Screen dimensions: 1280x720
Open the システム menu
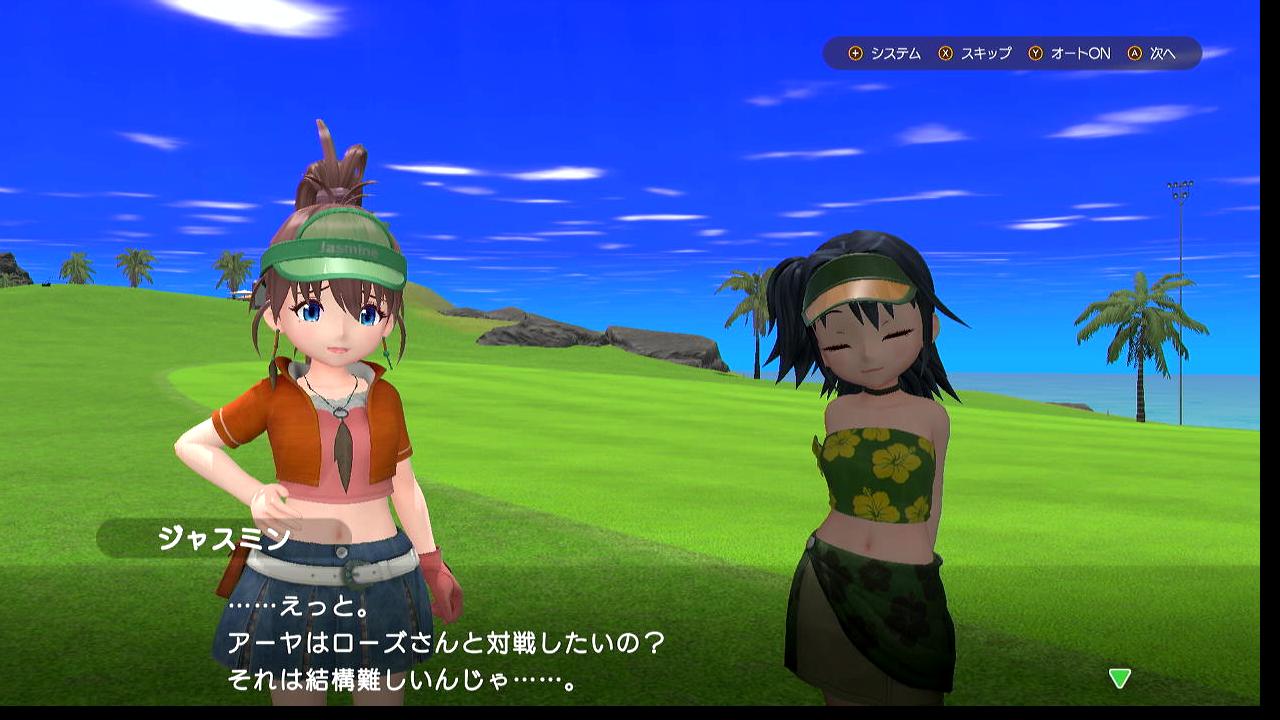(x=885, y=54)
